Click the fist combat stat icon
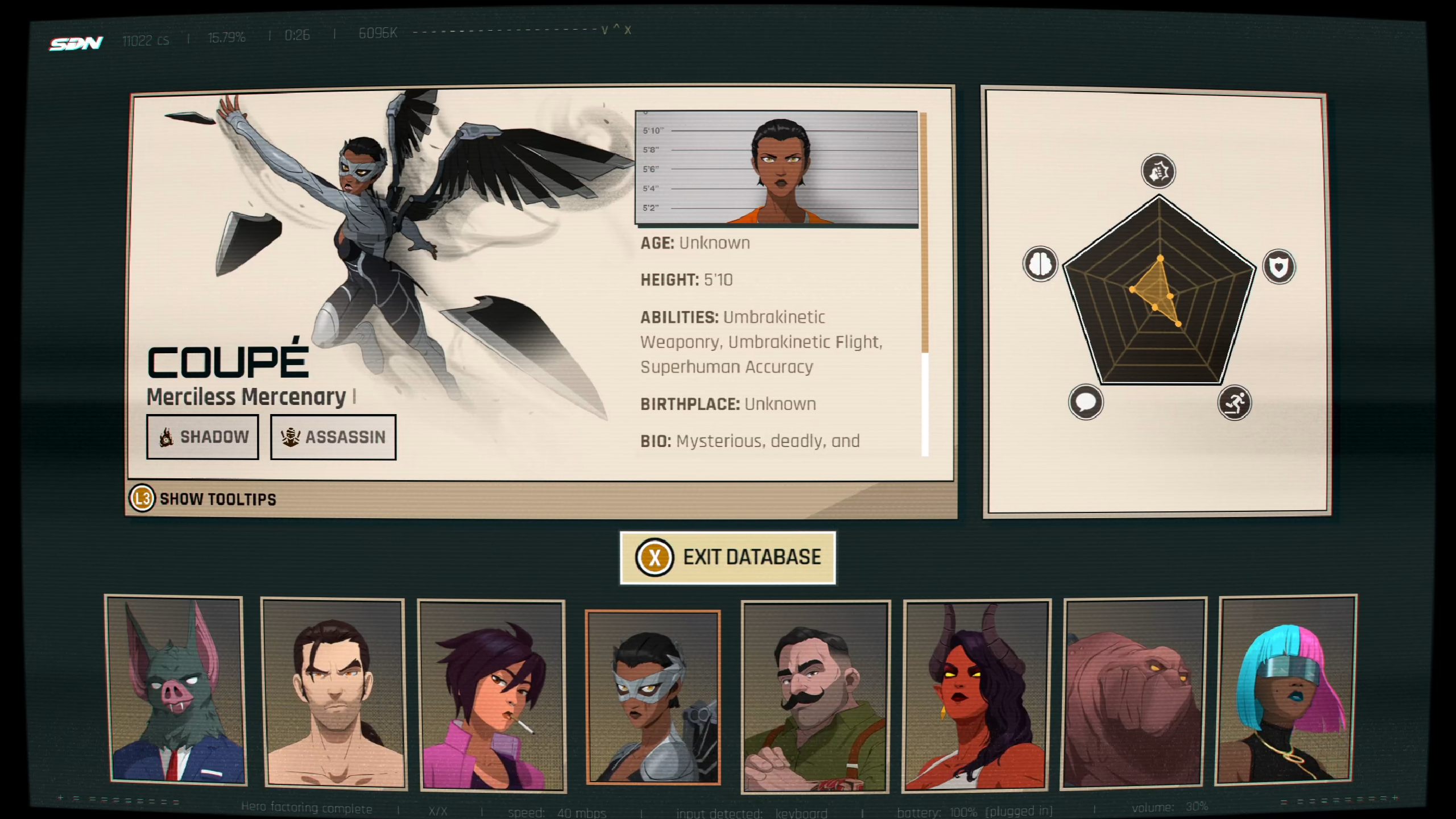The height and width of the screenshot is (819, 1456). point(1159,171)
